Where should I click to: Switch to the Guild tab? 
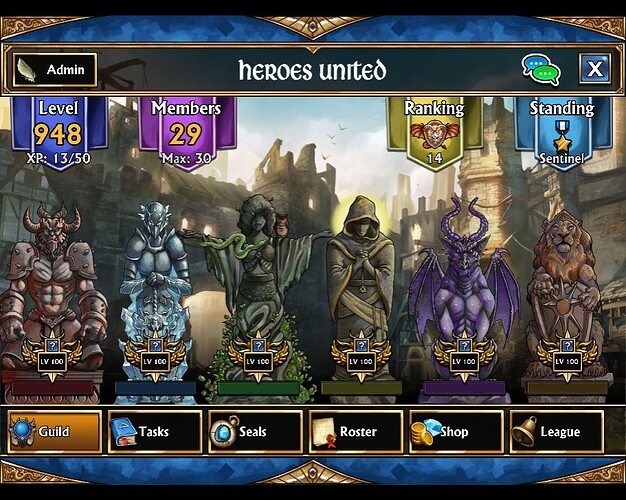[x=54, y=432]
